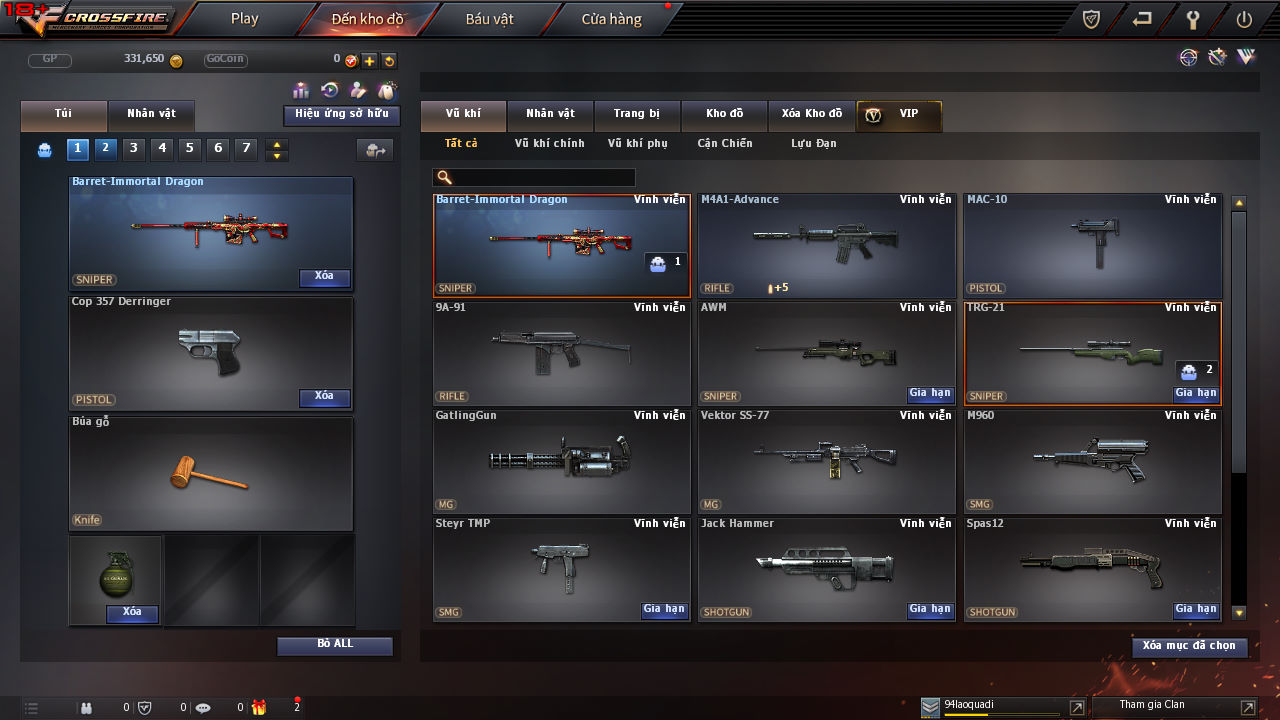Image resolution: width=1280 pixels, height=720 pixels.
Task: Filter by Vũ khí chính
Action: [x=549, y=144]
